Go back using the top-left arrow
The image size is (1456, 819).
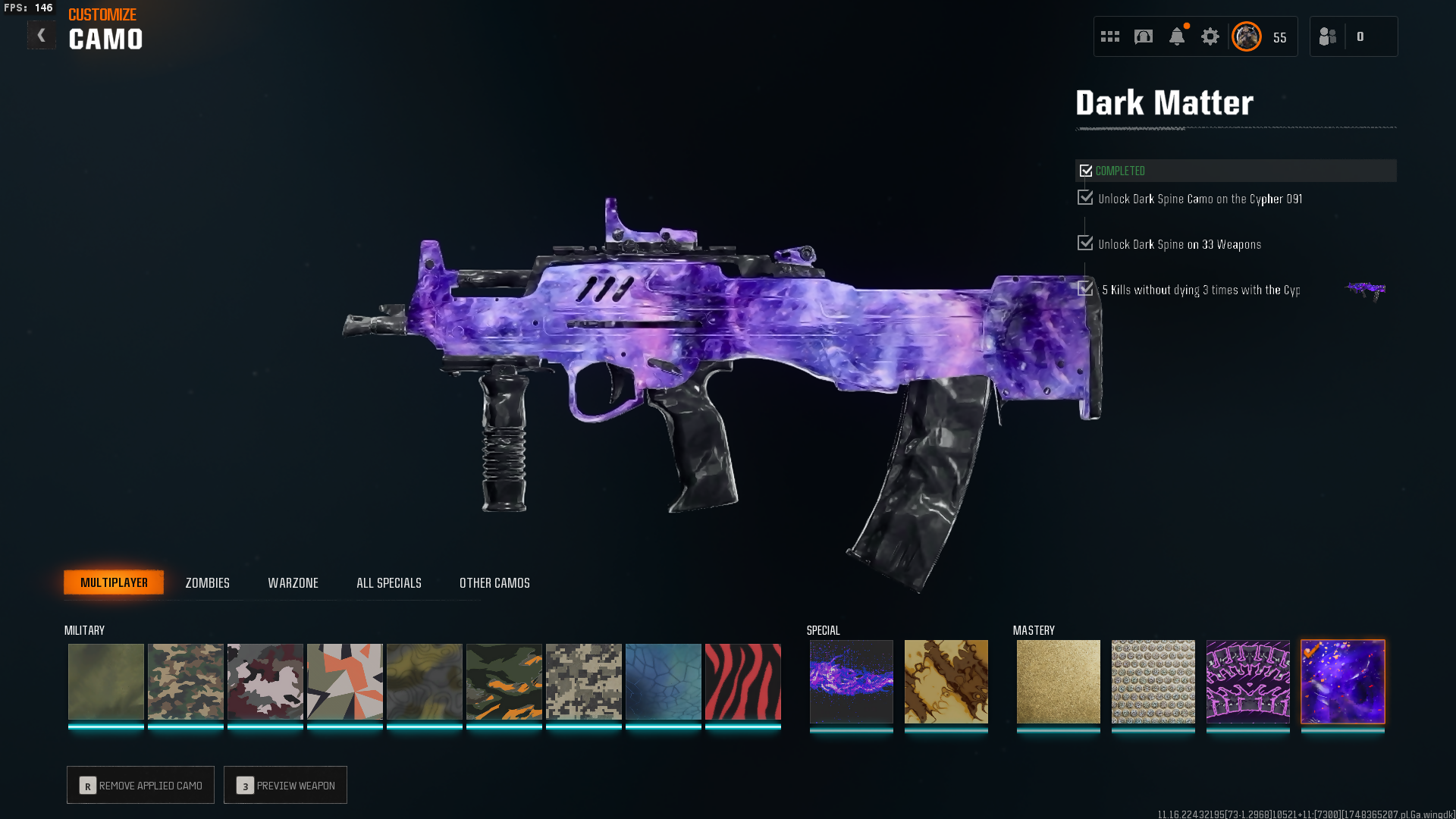41,36
